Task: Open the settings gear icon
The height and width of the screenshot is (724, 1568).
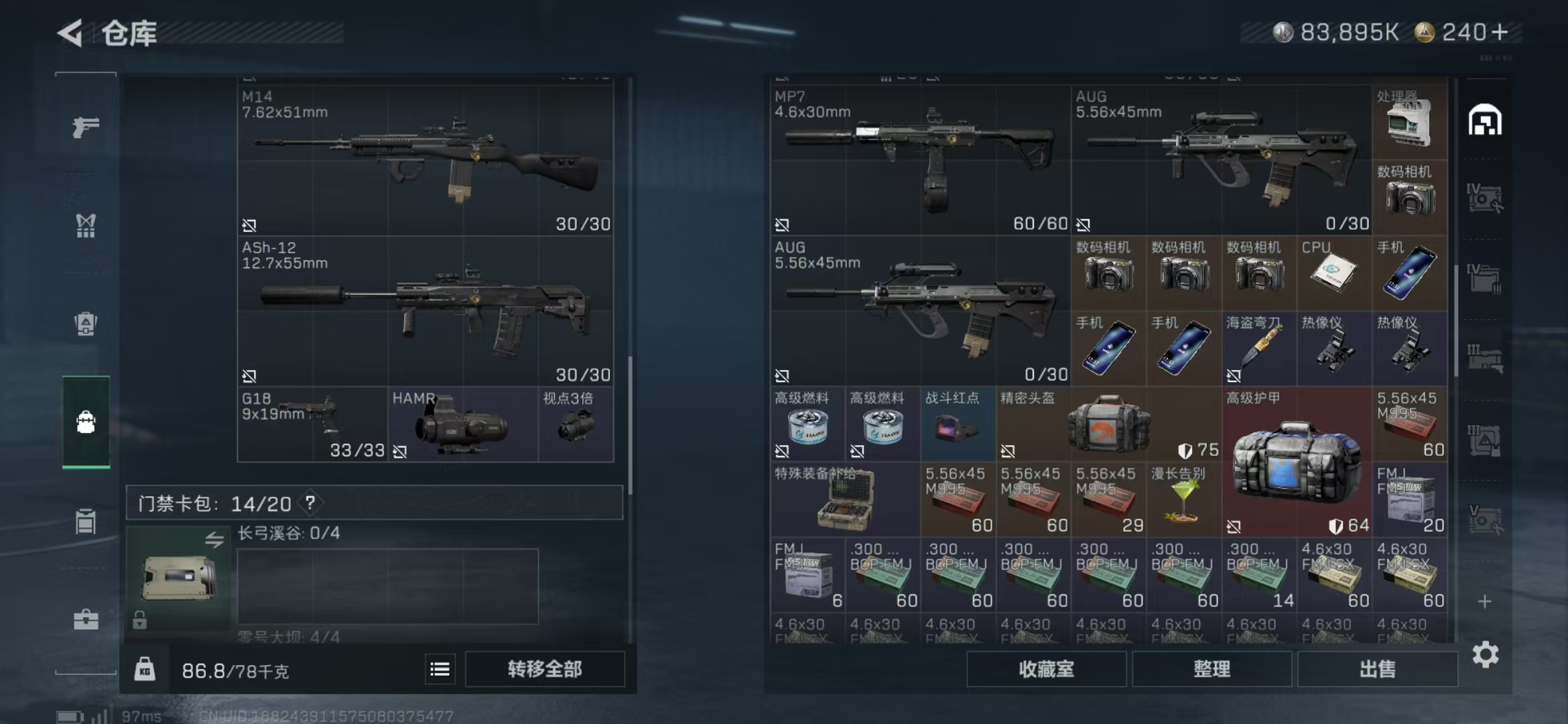Action: click(1485, 654)
